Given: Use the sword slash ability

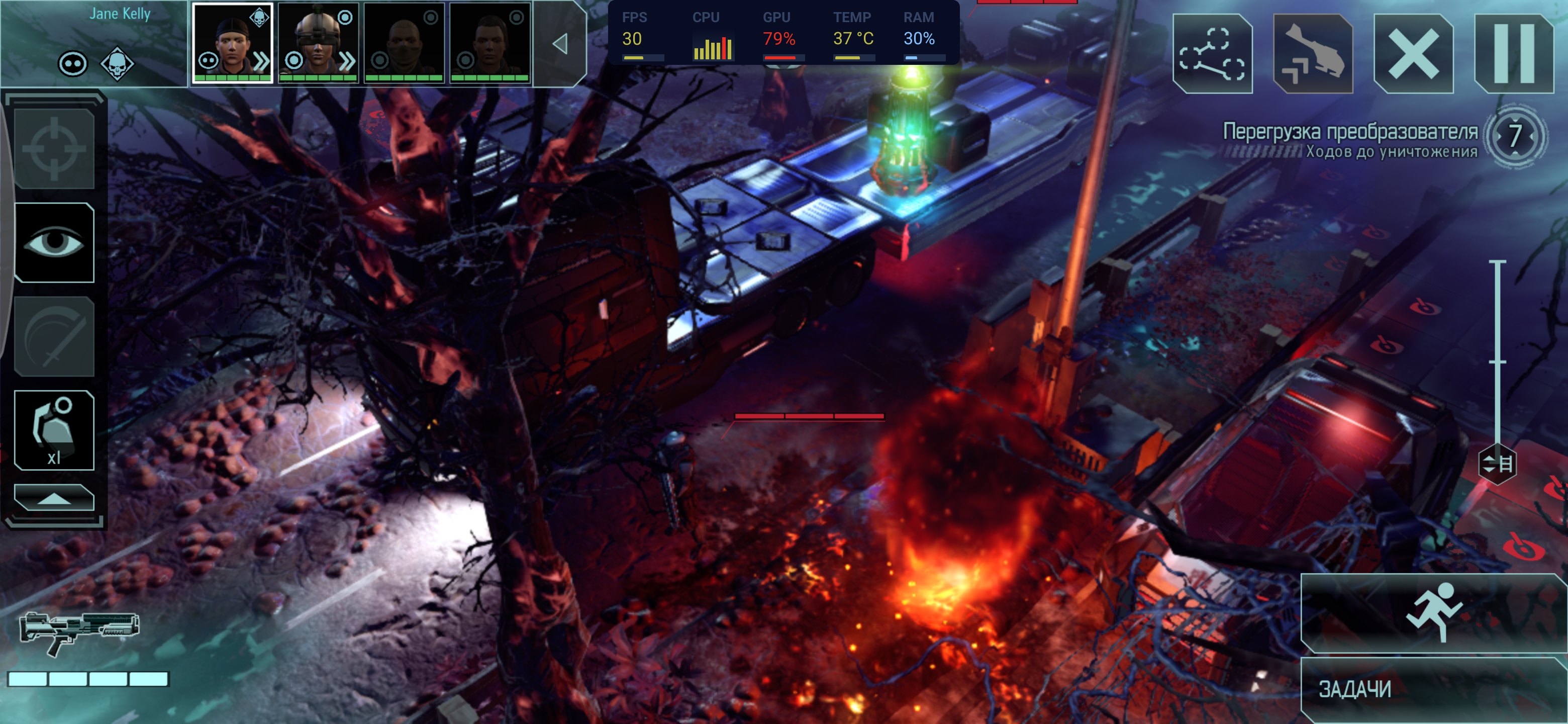Looking at the screenshot, I should coord(54,337).
